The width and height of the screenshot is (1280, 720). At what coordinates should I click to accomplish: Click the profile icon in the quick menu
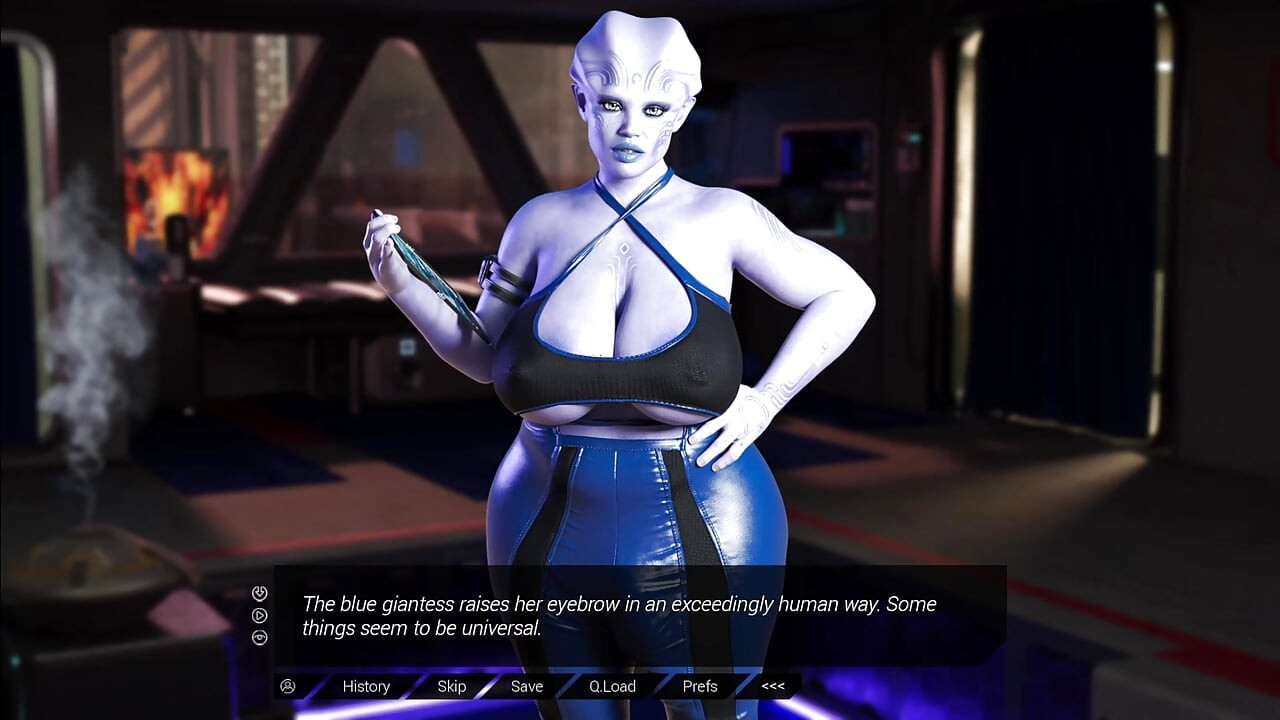[288, 686]
